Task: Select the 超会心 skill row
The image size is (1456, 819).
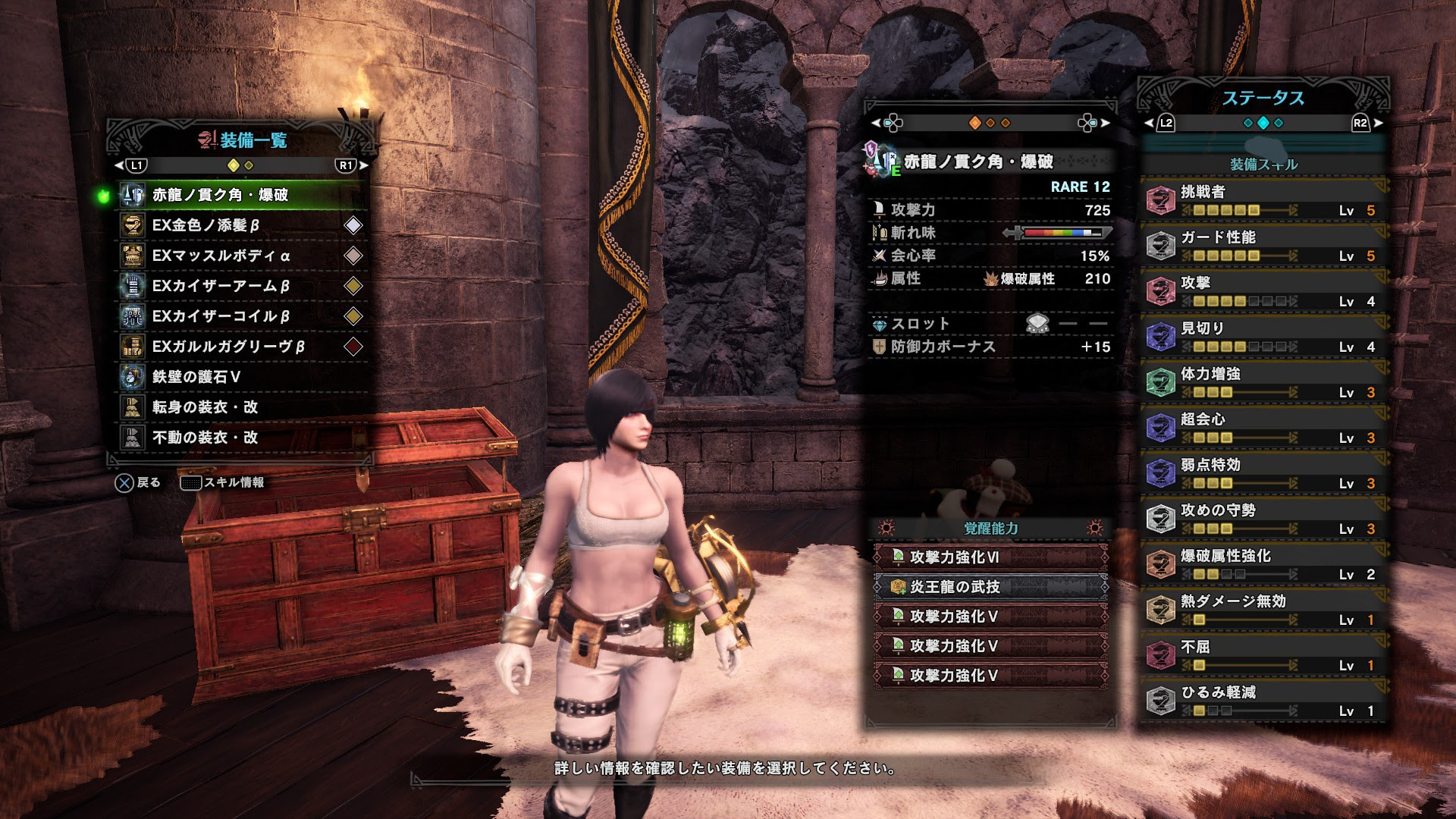Action: [1263, 428]
